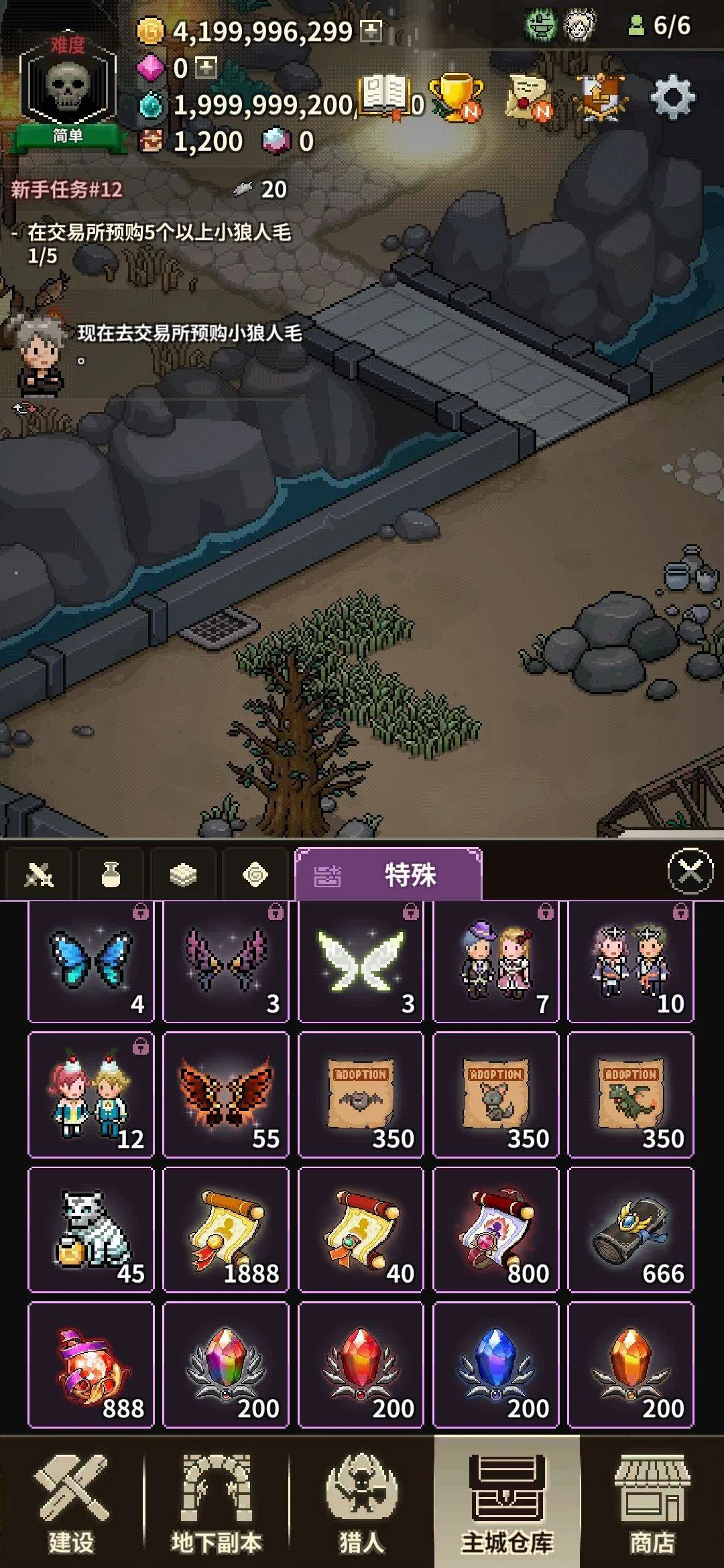
Task: Choose the bat adoption scroll
Action: 361,1094
